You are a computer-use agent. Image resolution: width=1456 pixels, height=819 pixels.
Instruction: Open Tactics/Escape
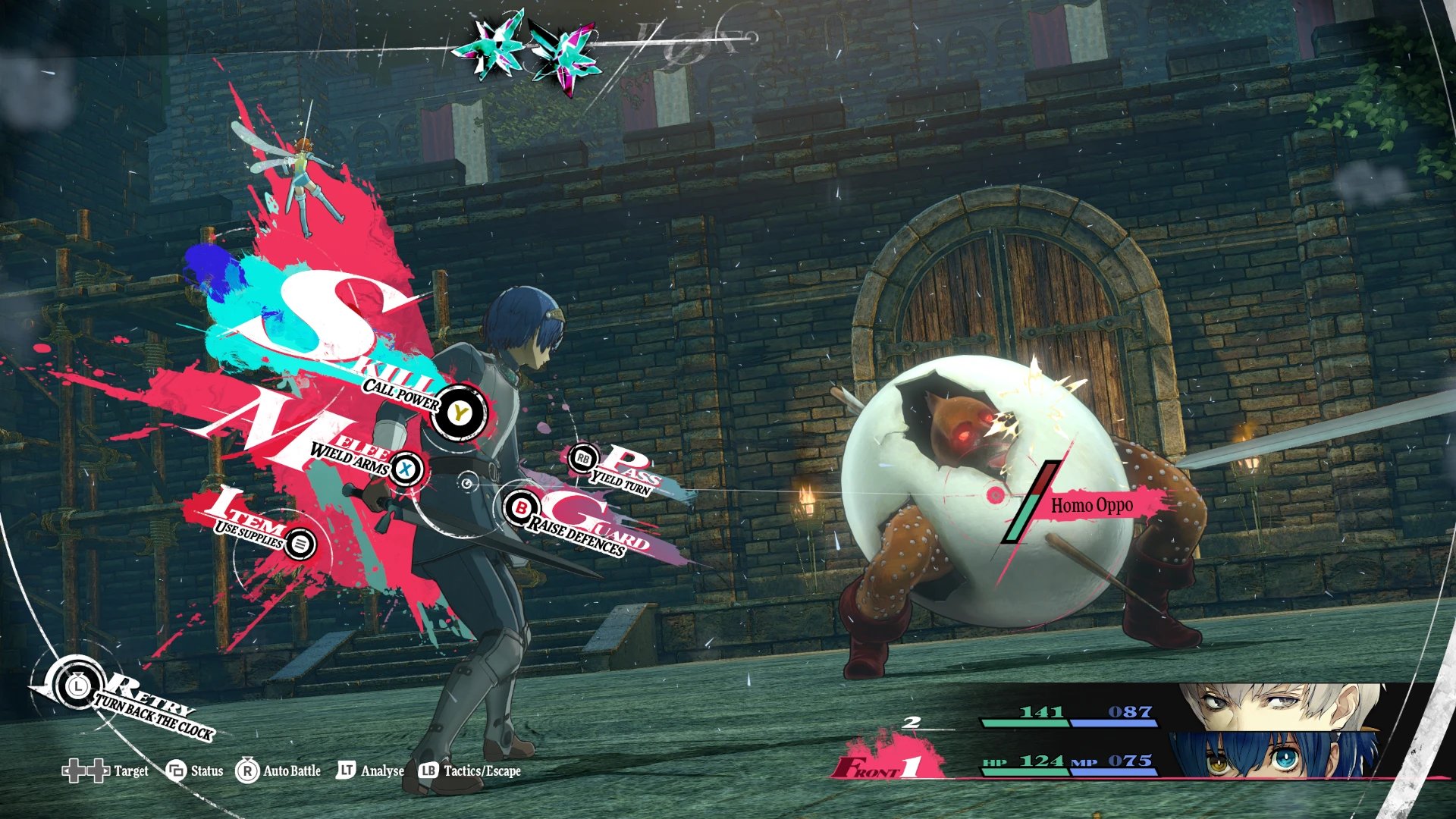[x=470, y=771]
